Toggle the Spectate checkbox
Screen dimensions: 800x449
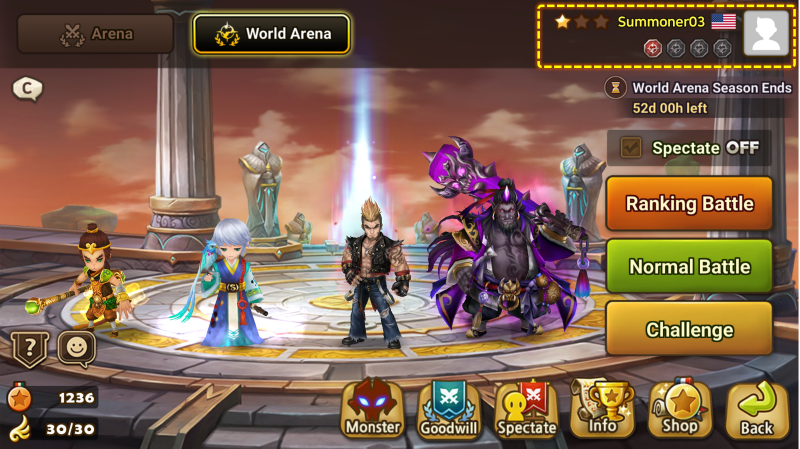click(x=631, y=148)
